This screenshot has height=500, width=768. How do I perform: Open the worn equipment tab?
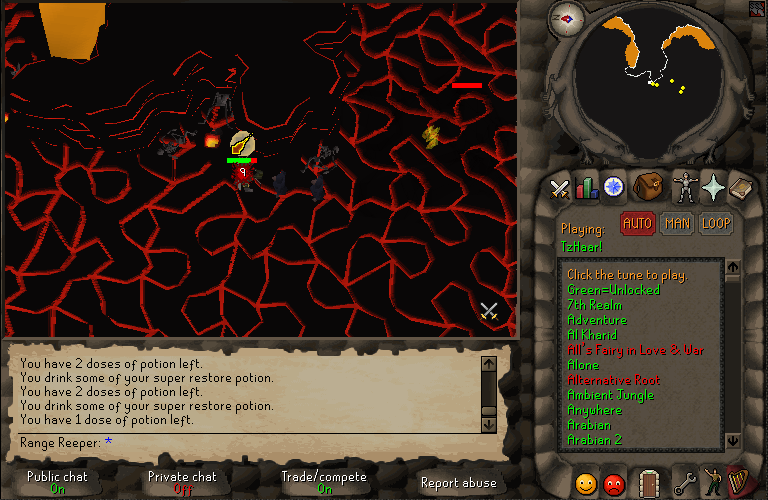point(685,187)
